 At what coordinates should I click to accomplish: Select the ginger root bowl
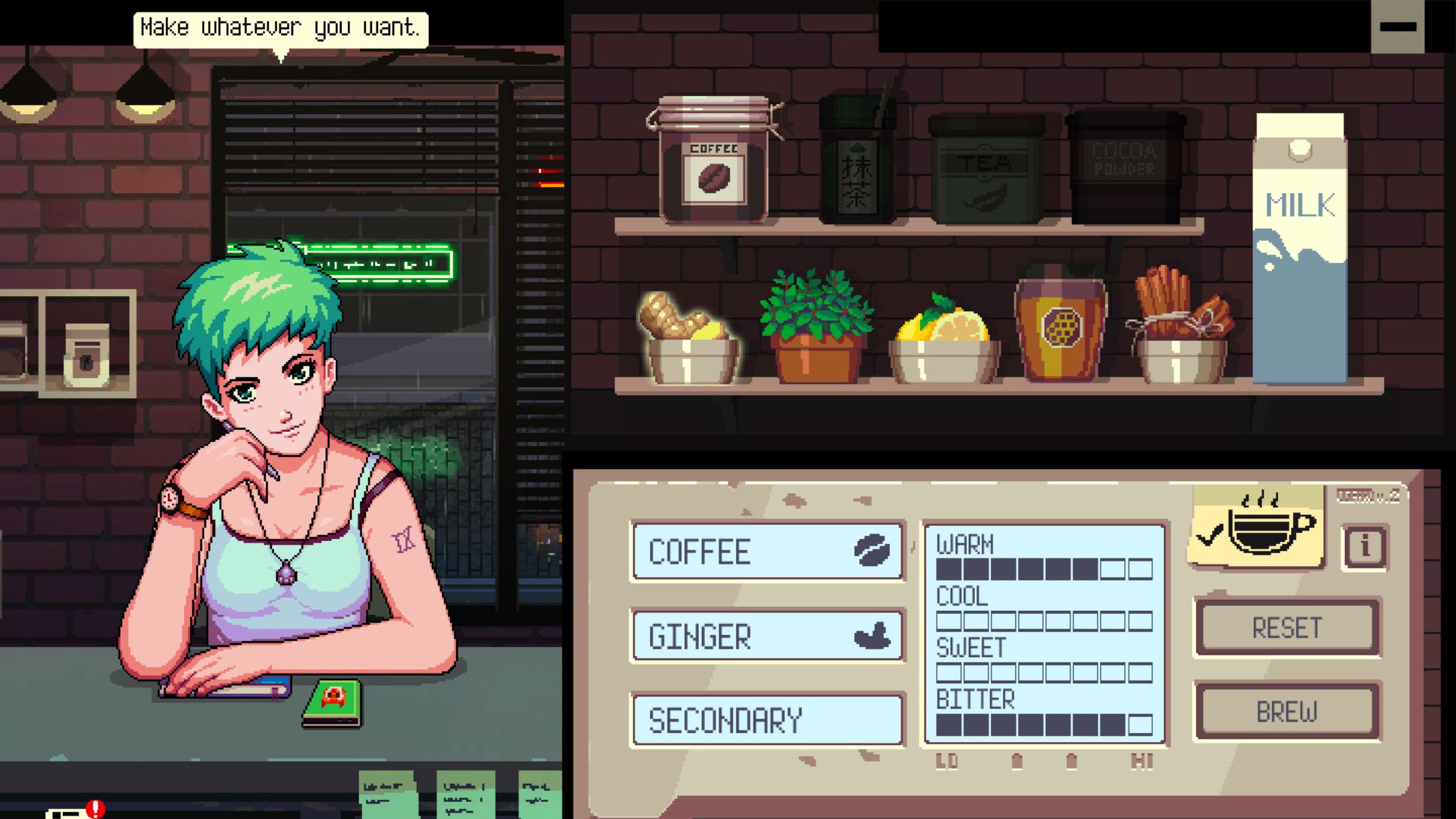coord(689,340)
